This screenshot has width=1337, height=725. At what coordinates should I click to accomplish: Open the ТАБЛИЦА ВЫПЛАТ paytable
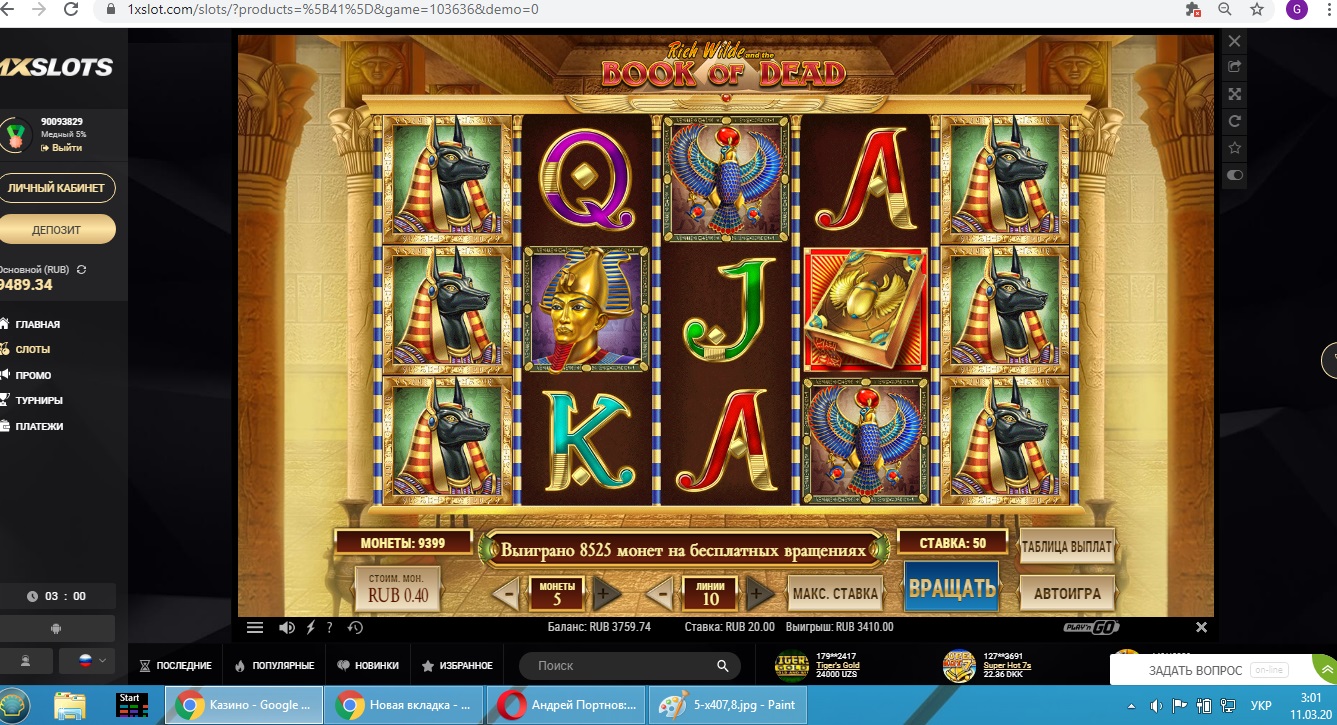1066,547
